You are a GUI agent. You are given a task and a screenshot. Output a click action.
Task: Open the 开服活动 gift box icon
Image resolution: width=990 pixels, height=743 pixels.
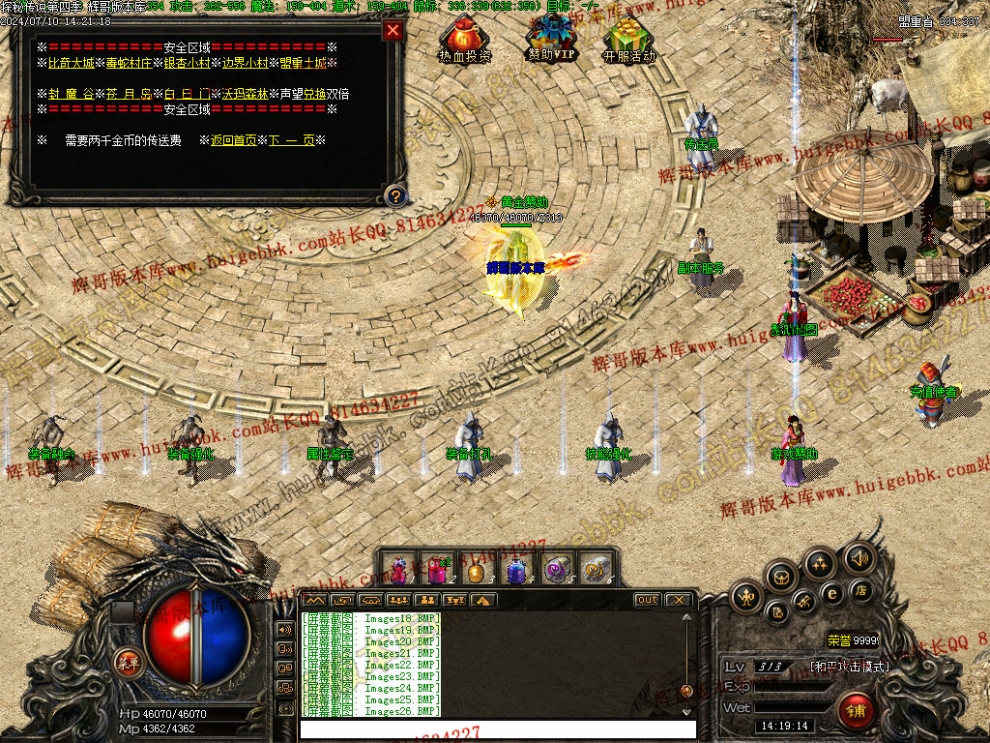click(628, 38)
